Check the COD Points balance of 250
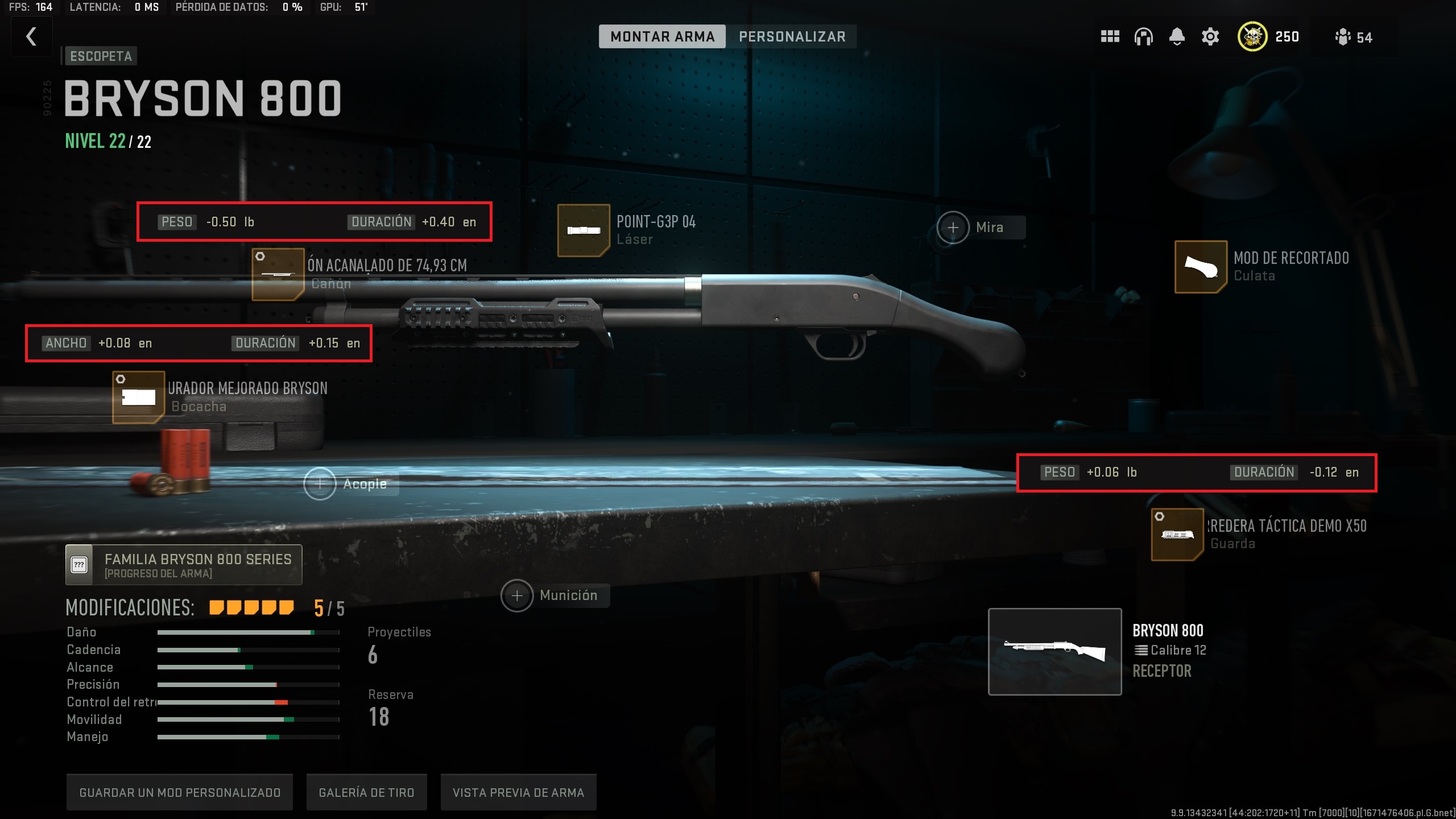The image size is (1456, 819). 1269,36
